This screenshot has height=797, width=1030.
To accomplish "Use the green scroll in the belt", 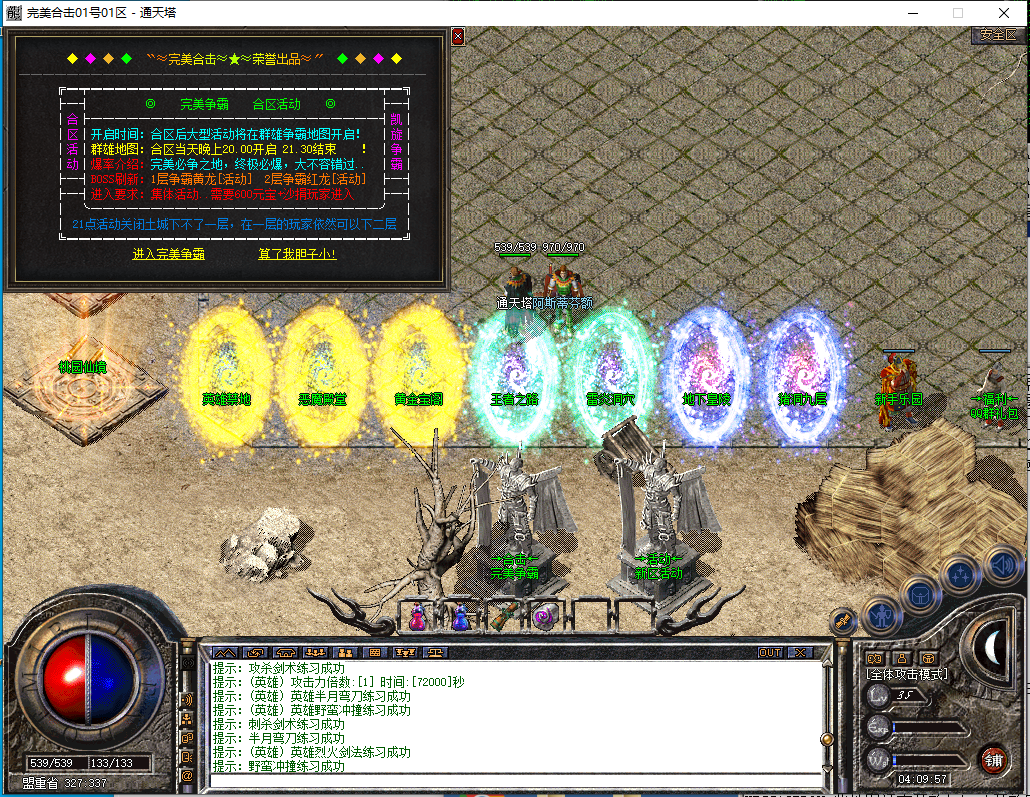I will coord(502,617).
